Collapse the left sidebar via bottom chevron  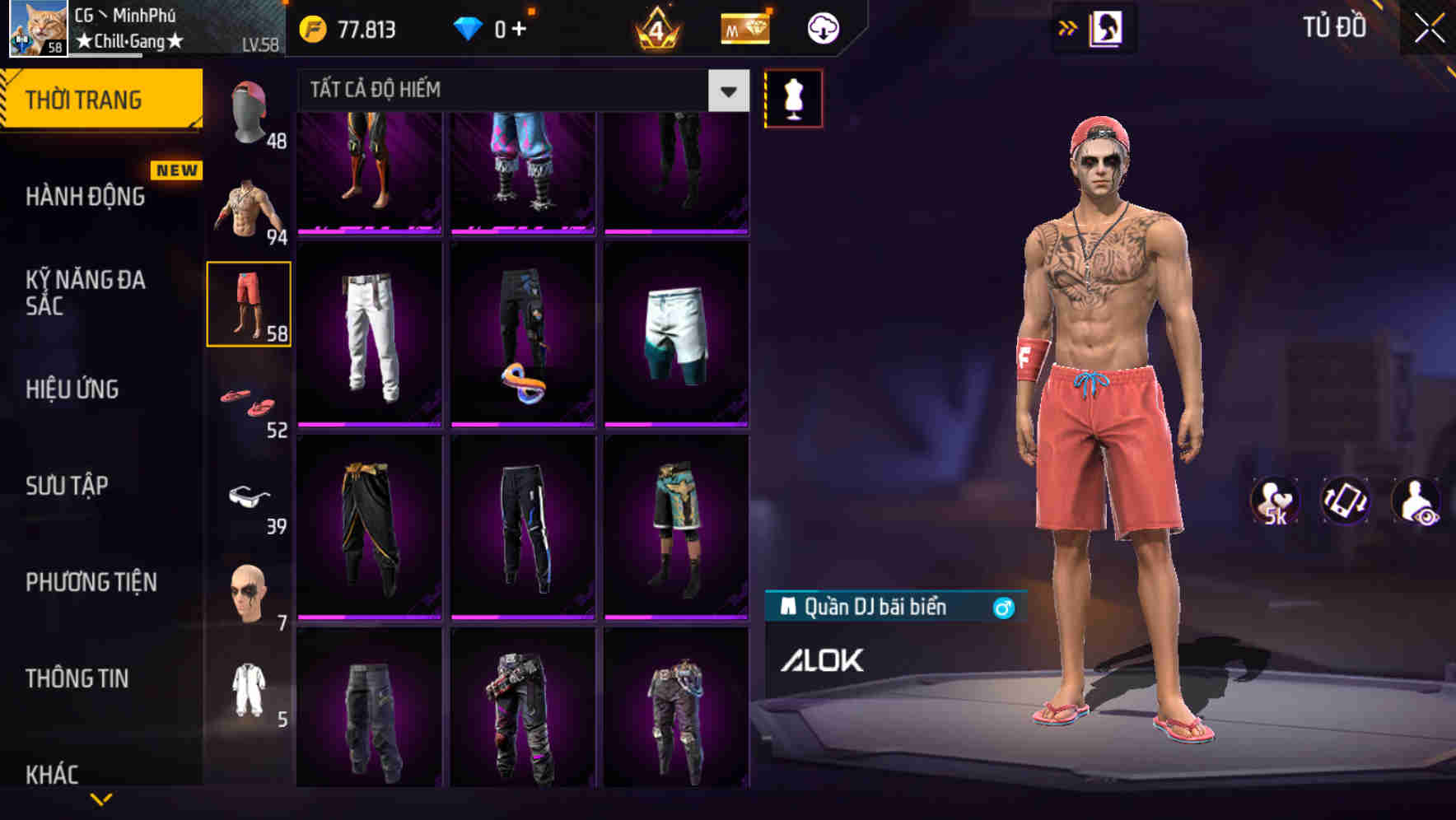coord(101,799)
